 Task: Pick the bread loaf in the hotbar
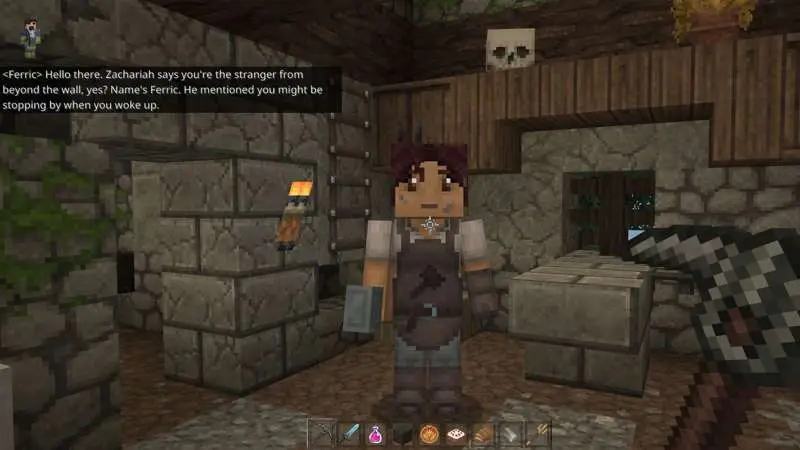(483, 434)
